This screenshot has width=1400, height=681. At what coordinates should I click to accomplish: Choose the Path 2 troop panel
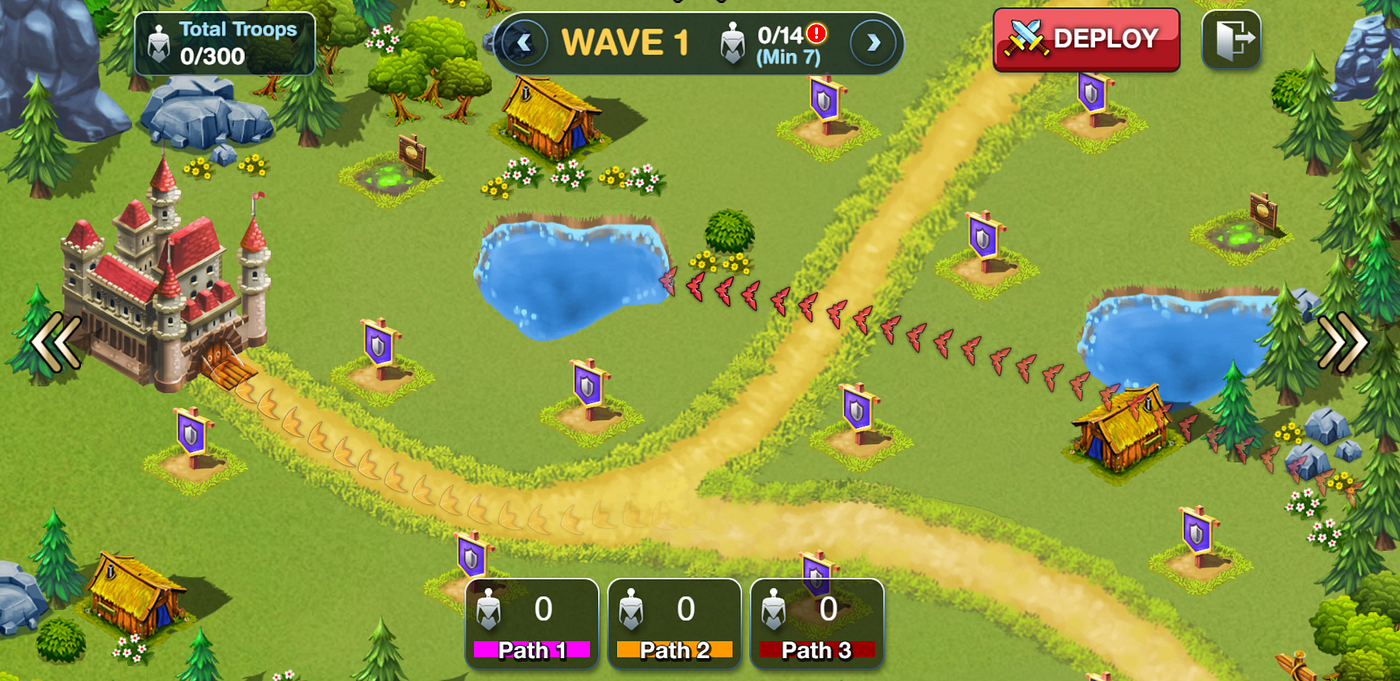coord(674,623)
